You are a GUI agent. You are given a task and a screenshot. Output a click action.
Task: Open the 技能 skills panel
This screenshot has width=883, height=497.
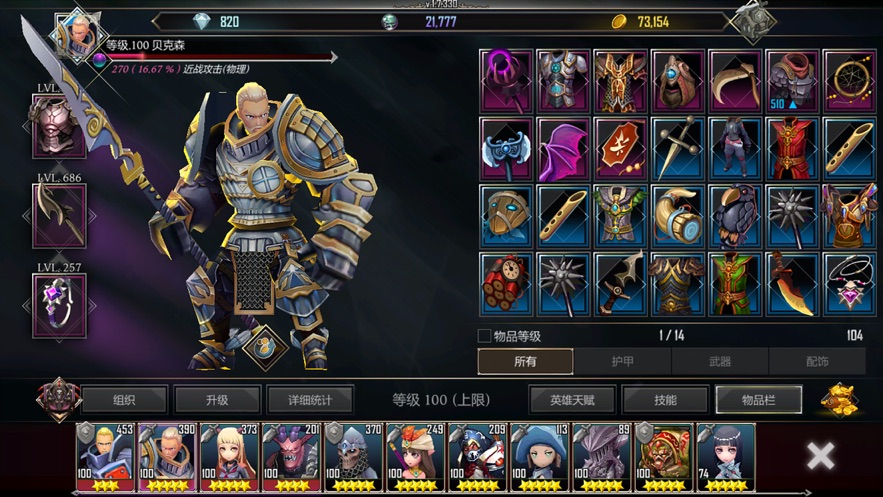click(665, 400)
